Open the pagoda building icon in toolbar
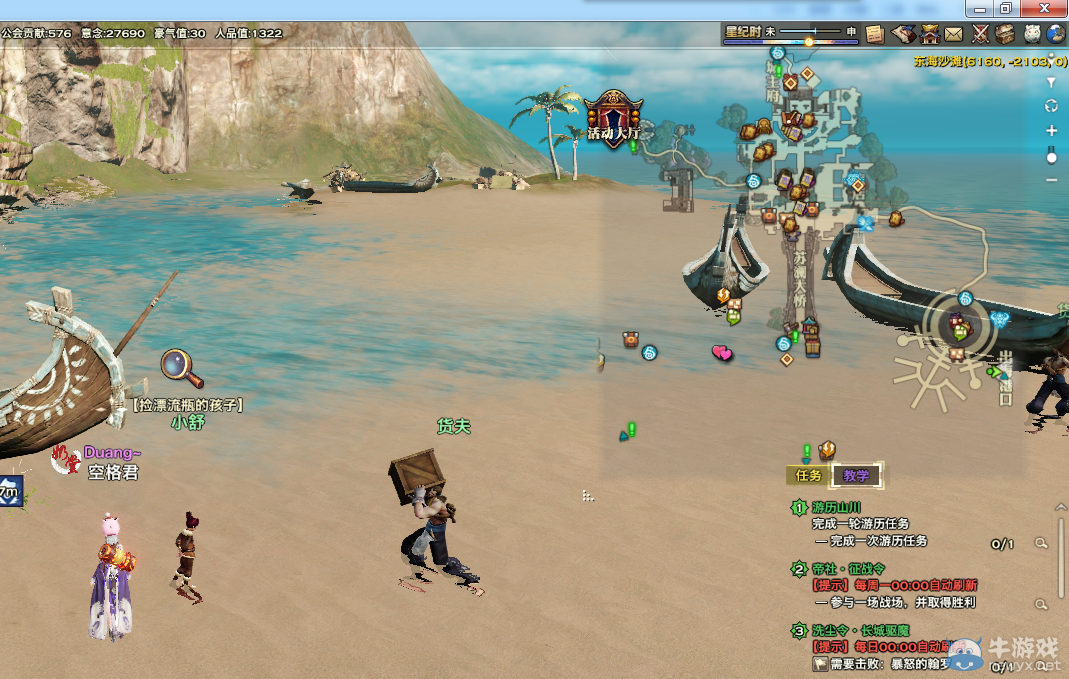 tap(929, 33)
